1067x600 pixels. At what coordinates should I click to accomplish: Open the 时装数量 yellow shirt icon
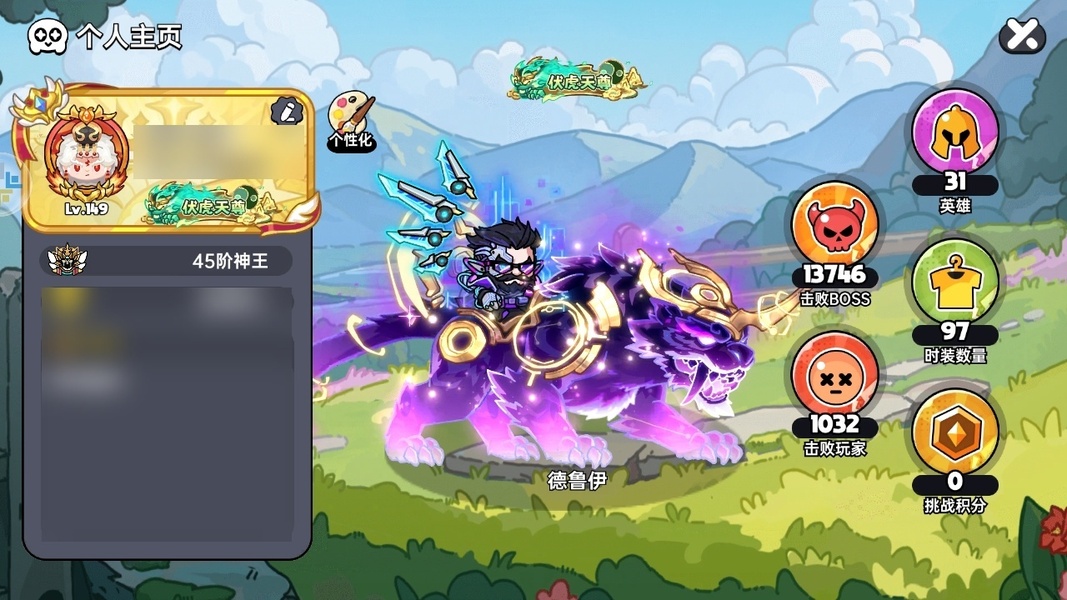954,284
